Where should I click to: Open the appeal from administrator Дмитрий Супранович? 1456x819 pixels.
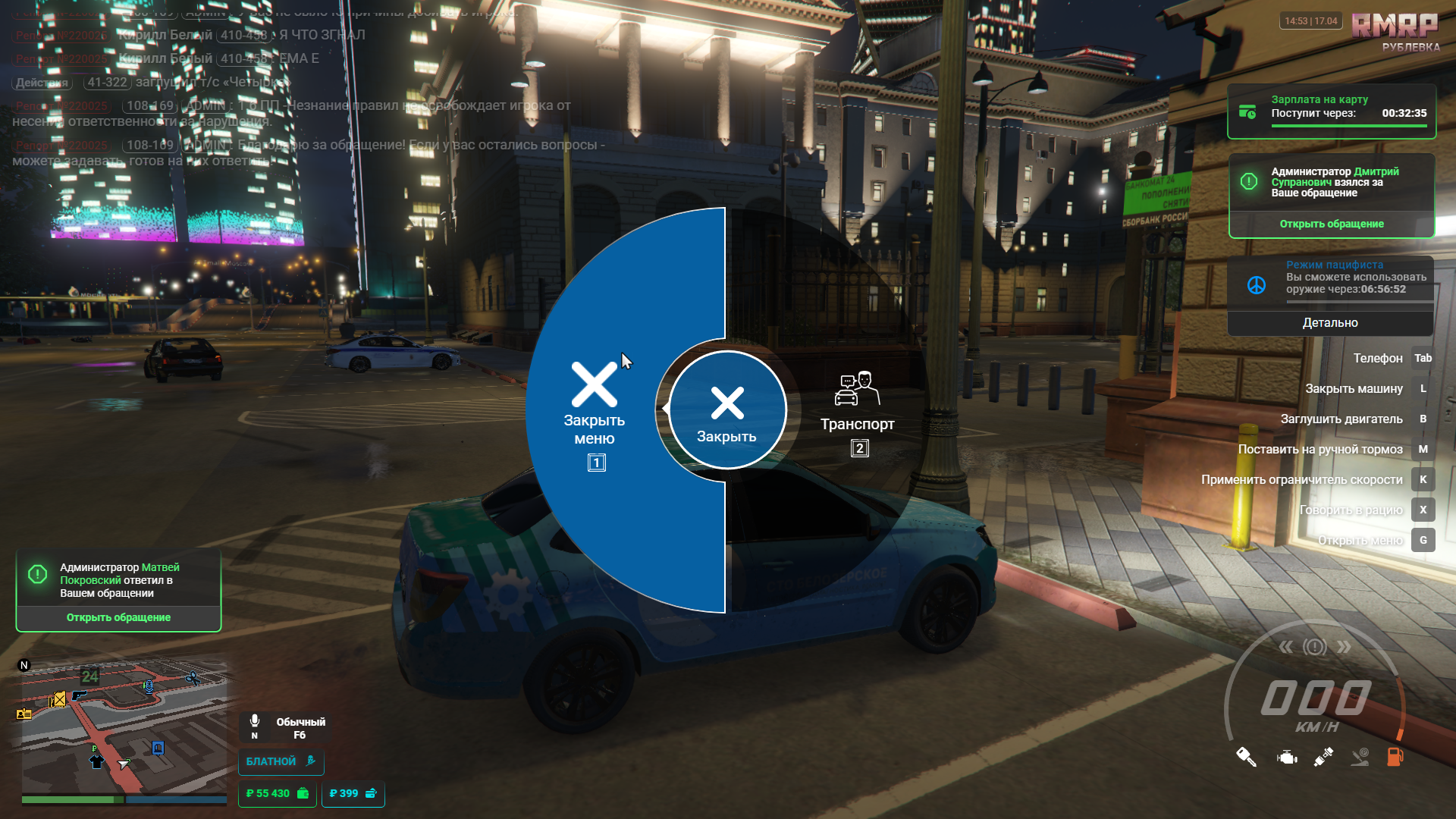pyautogui.click(x=1331, y=224)
